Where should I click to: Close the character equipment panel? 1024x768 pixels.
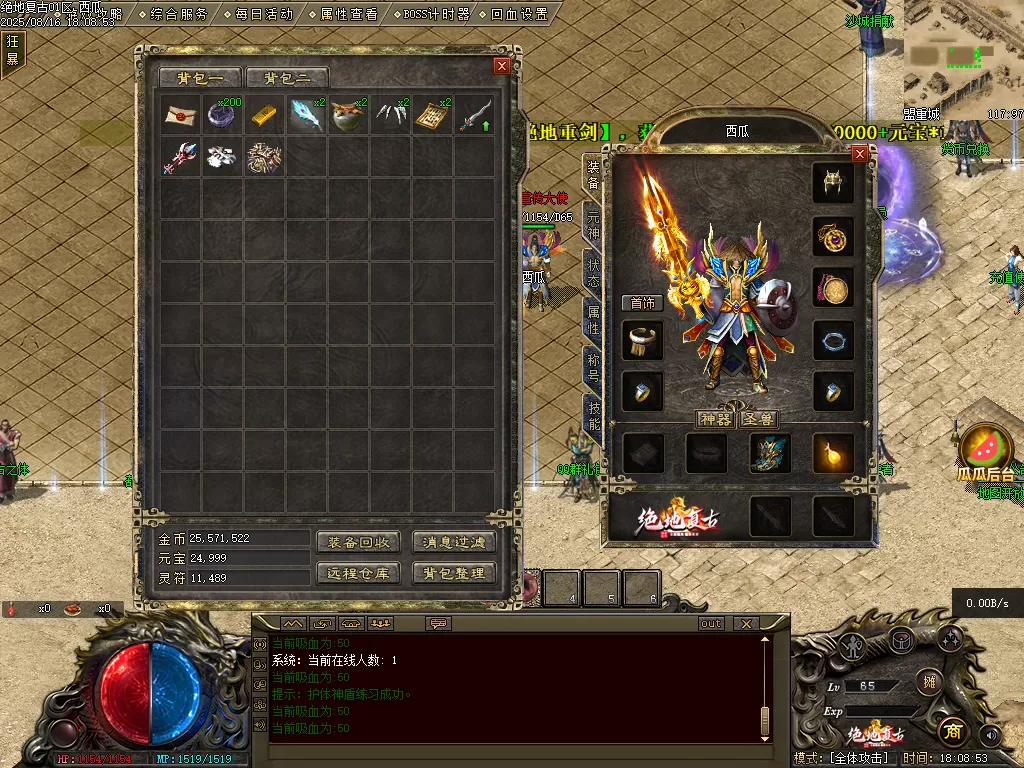859,154
